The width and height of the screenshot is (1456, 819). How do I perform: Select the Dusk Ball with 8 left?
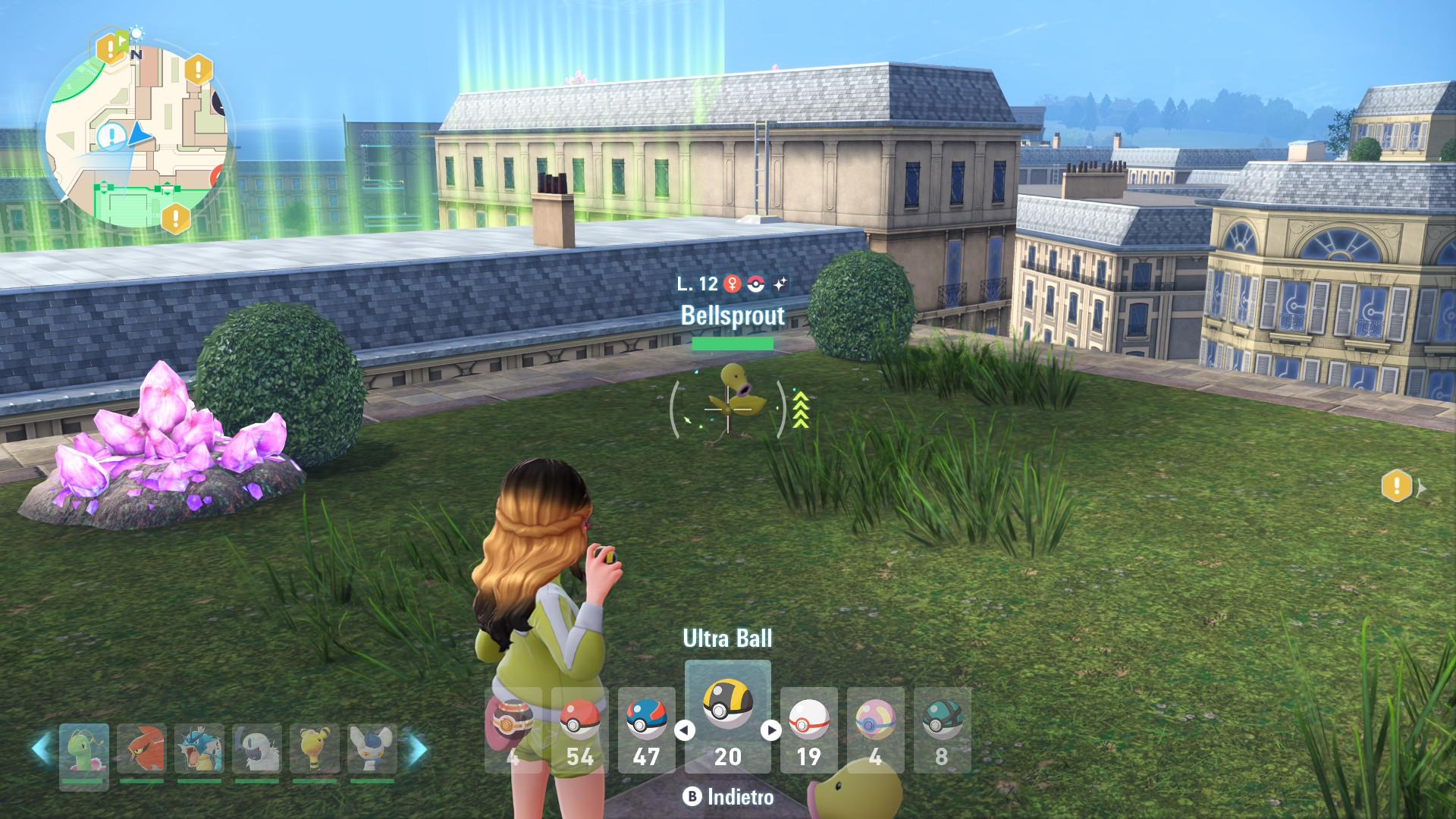click(x=942, y=729)
